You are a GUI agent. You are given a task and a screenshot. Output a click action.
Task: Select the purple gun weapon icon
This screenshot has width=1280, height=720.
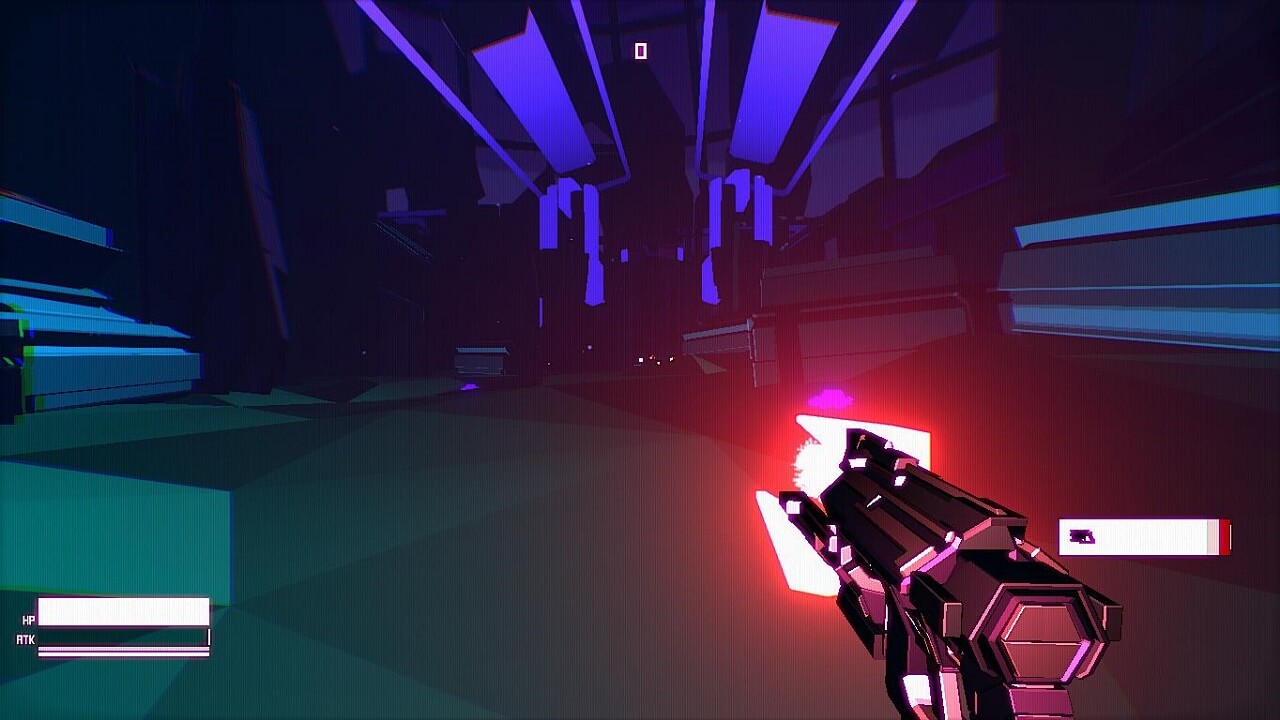pos(1082,538)
